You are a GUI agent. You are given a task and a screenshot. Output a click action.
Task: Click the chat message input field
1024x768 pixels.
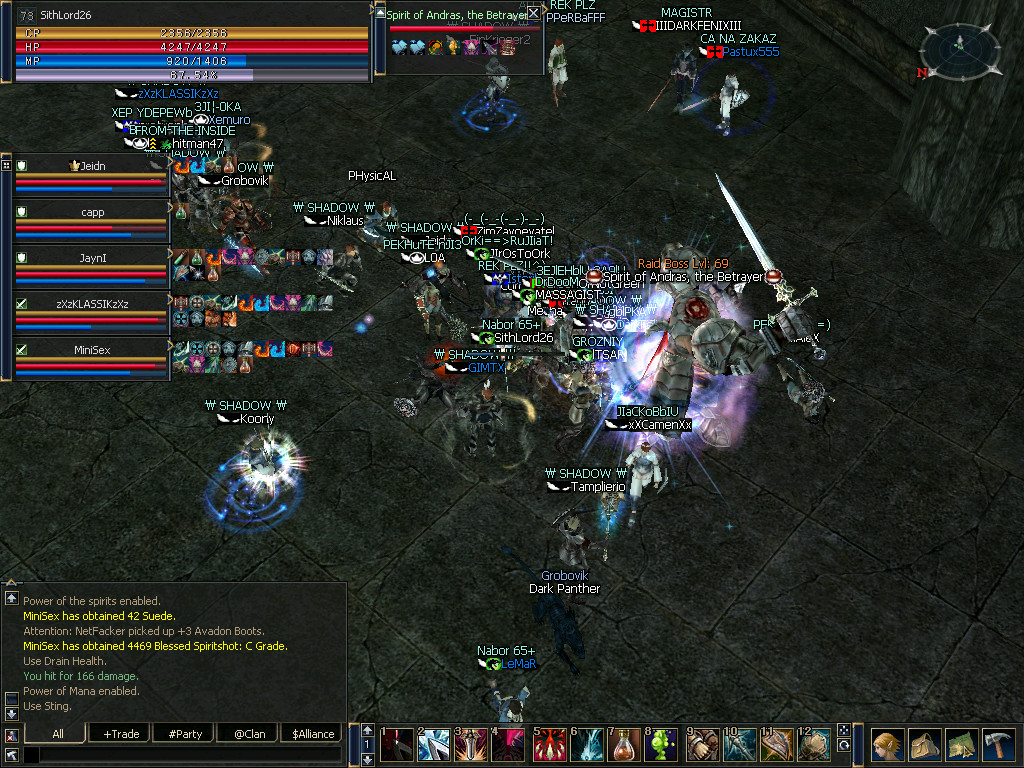[x=180, y=755]
